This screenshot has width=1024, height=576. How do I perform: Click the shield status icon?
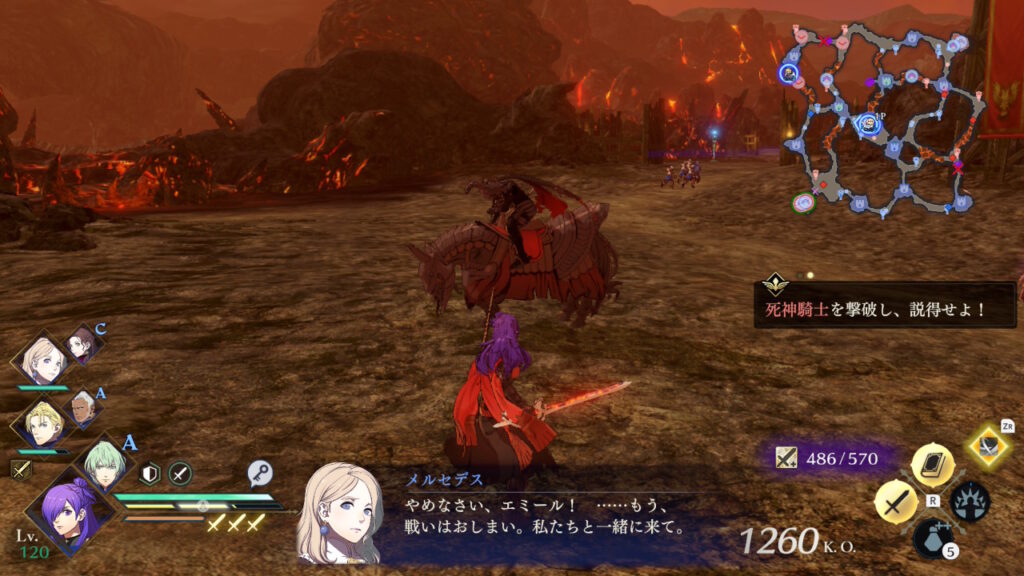point(150,474)
